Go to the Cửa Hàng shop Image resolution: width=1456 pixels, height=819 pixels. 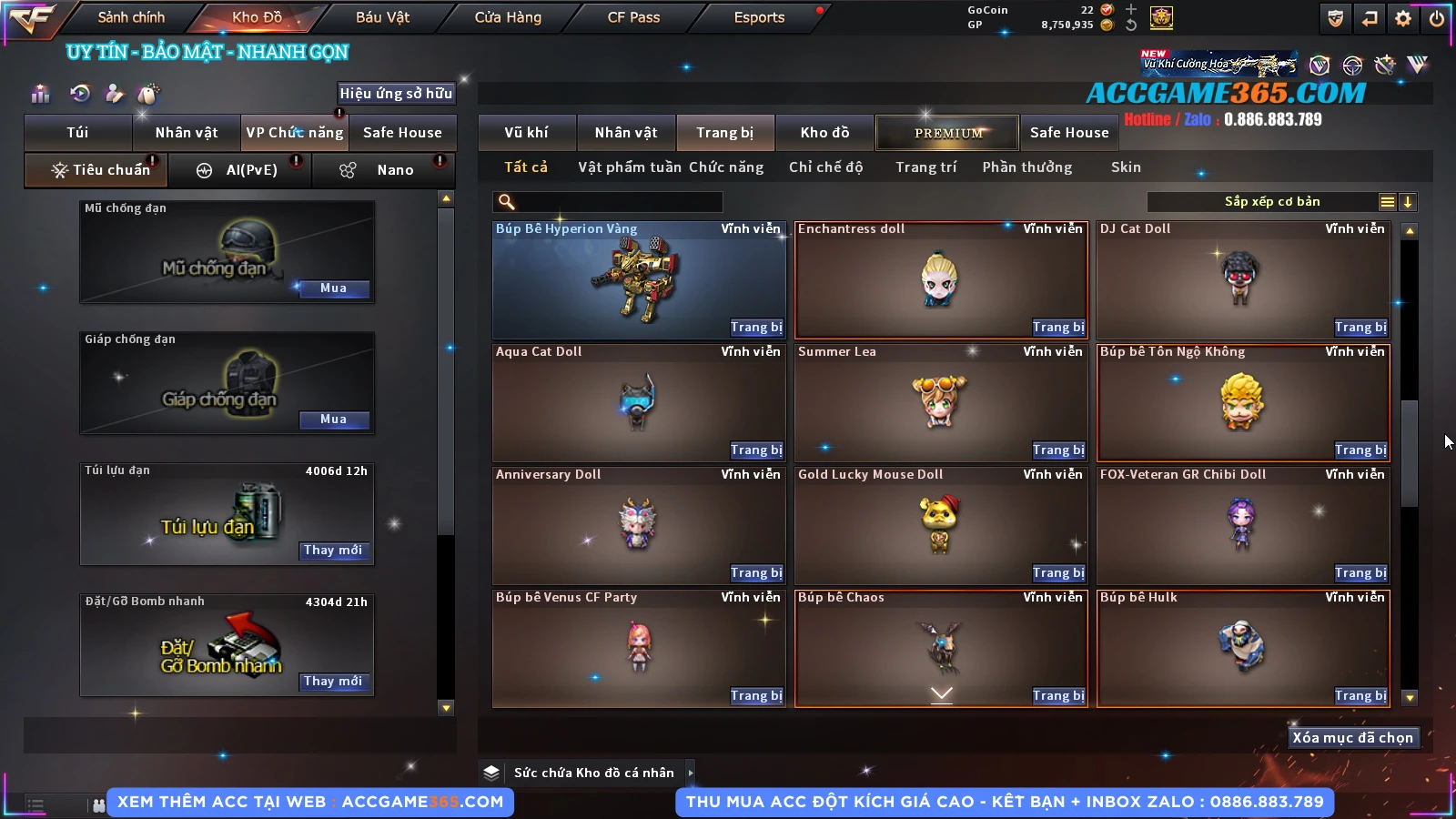click(508, 17)
